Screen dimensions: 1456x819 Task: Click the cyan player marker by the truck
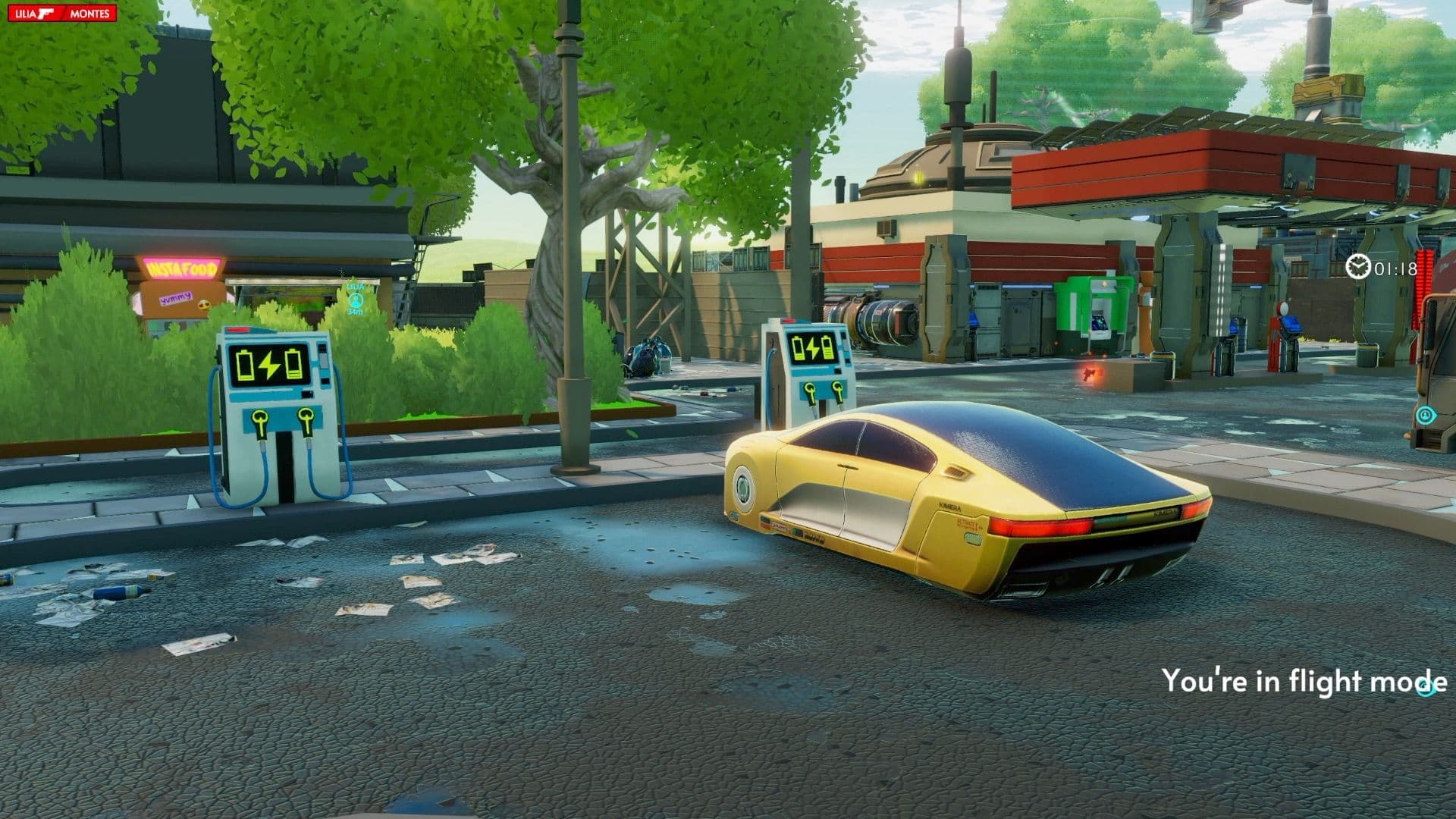(1426, 415)
